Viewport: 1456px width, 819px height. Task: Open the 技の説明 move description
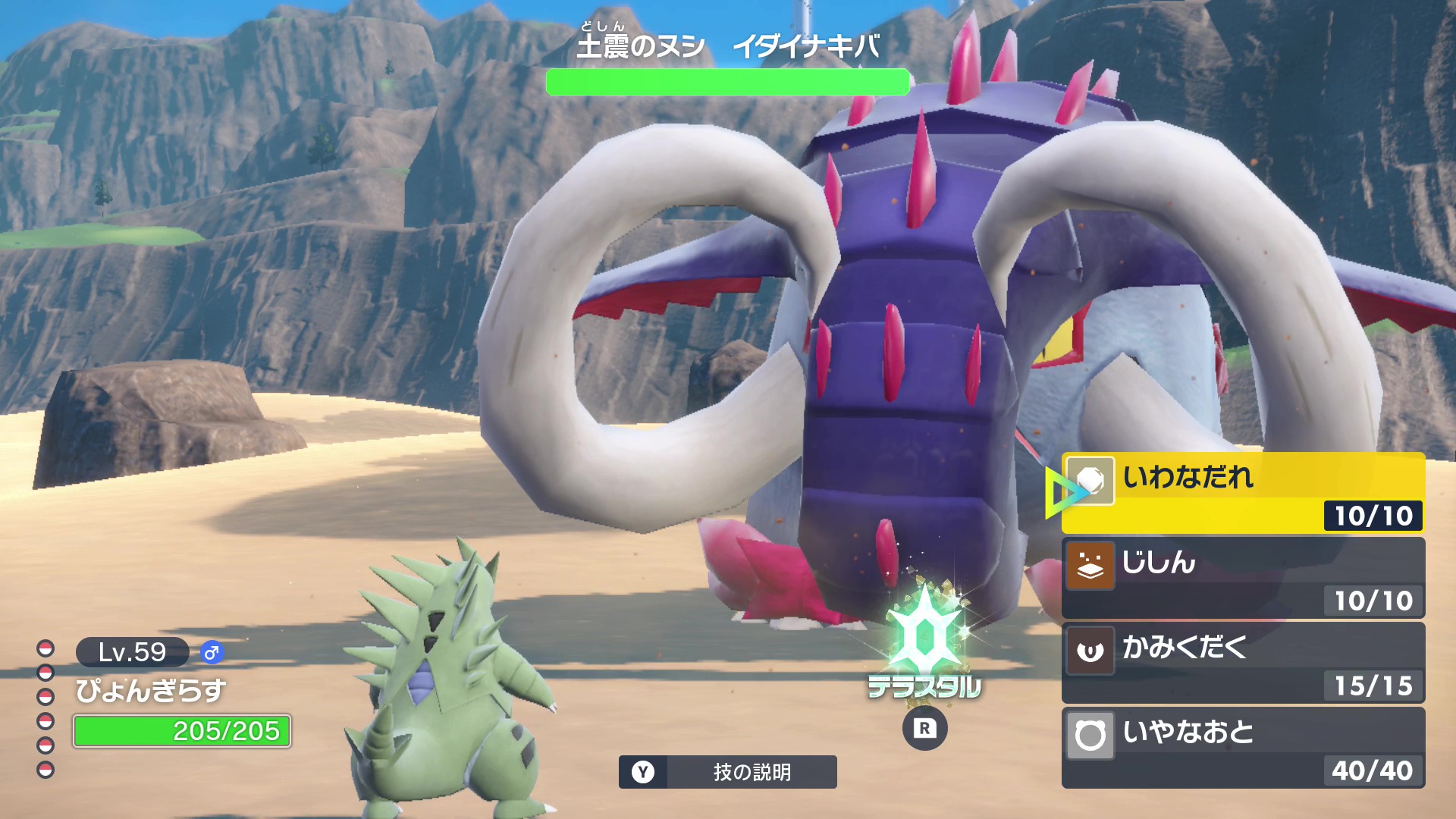tap(727, 772)
